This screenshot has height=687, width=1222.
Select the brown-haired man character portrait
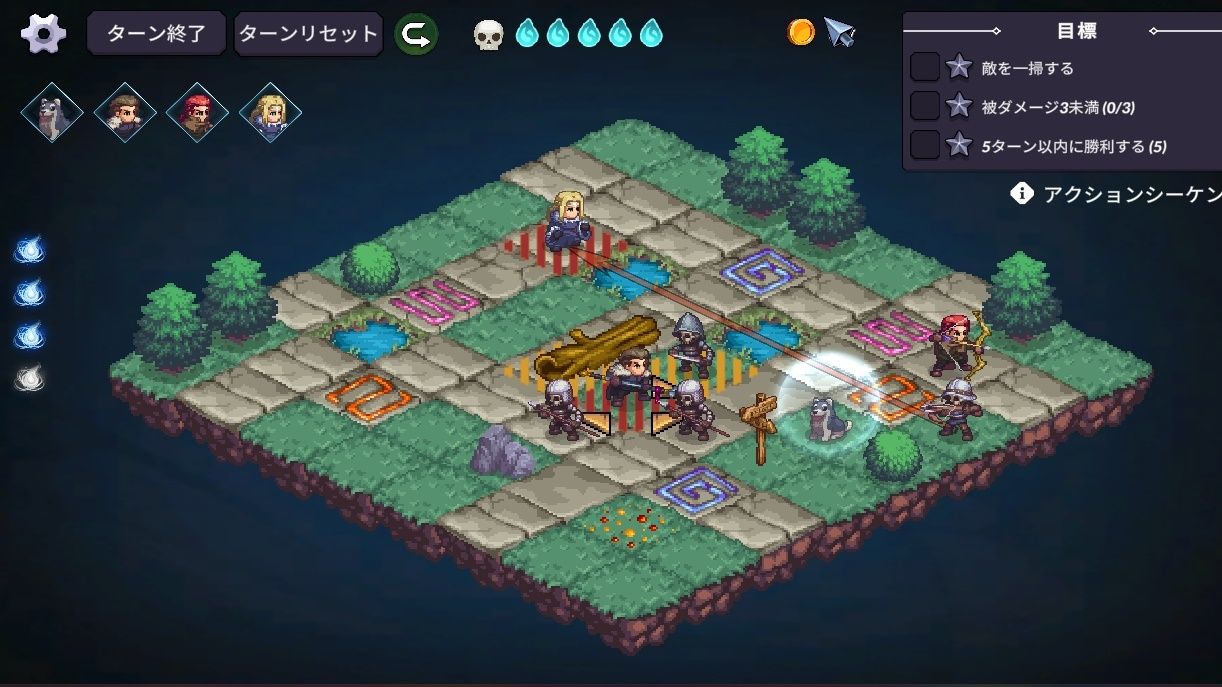click(125, 112)
